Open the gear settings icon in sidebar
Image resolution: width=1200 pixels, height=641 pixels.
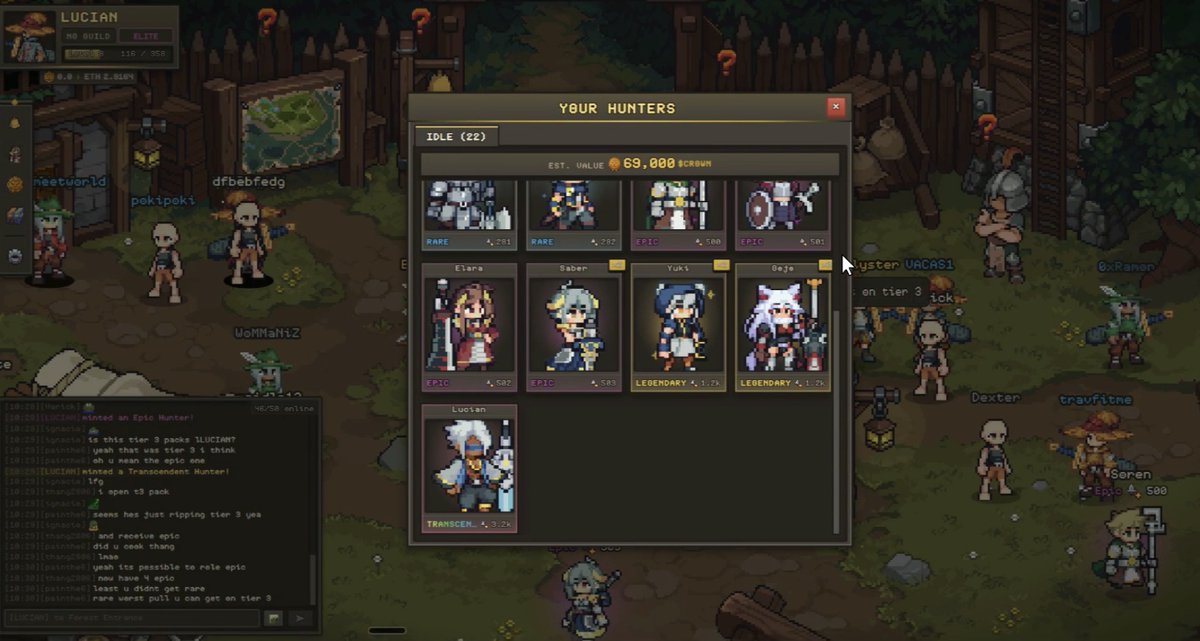(x=15, y=256)
